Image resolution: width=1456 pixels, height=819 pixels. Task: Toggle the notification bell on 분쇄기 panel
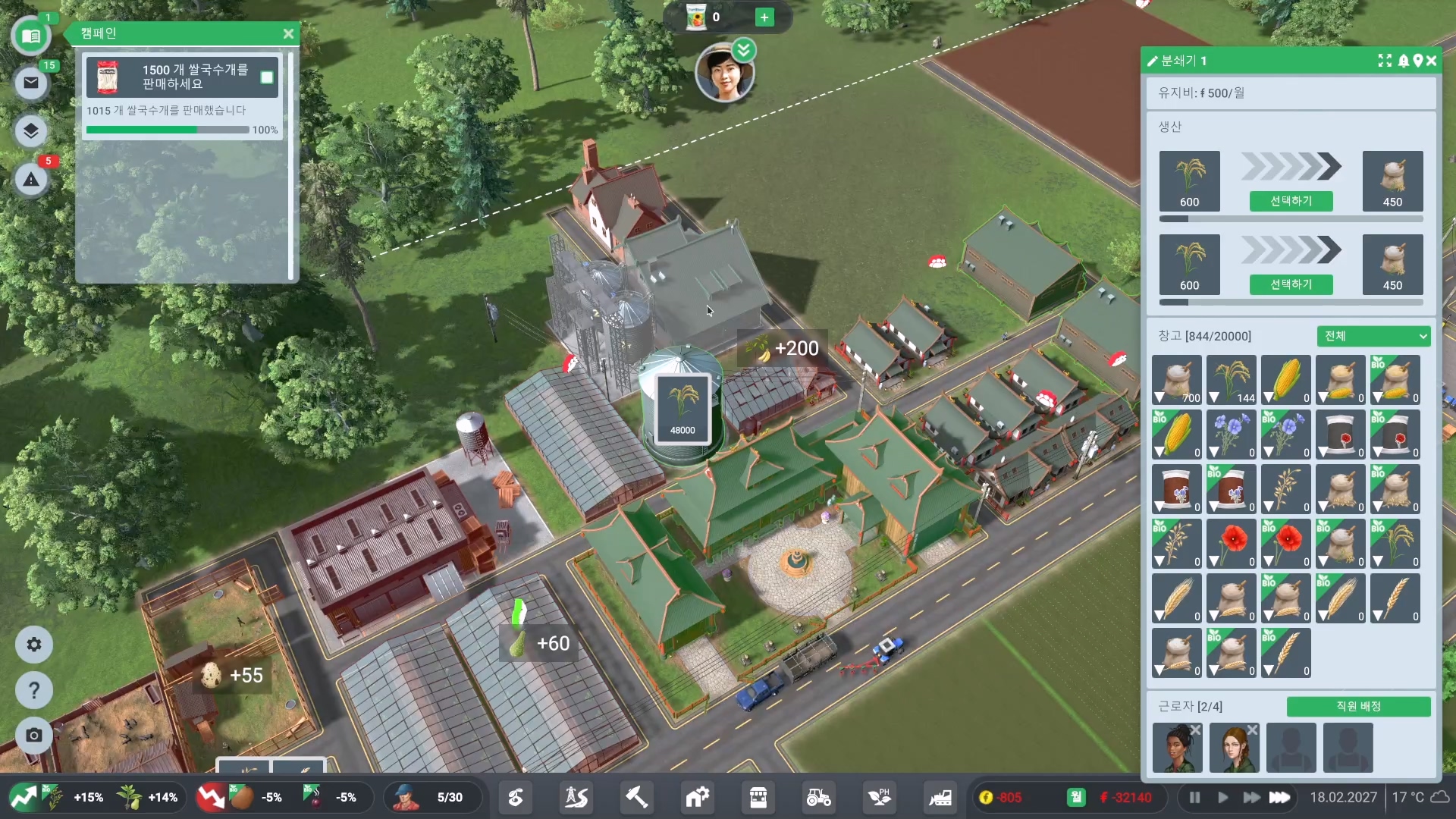pos(1404,61)
